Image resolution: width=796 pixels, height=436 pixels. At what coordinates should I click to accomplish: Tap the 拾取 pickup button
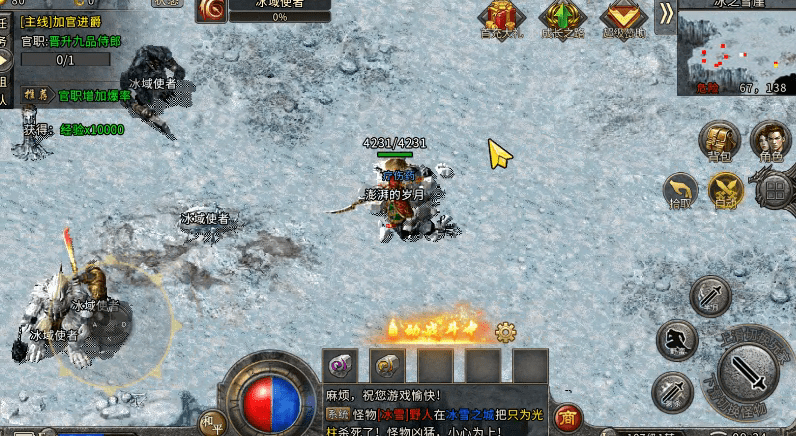682,190
